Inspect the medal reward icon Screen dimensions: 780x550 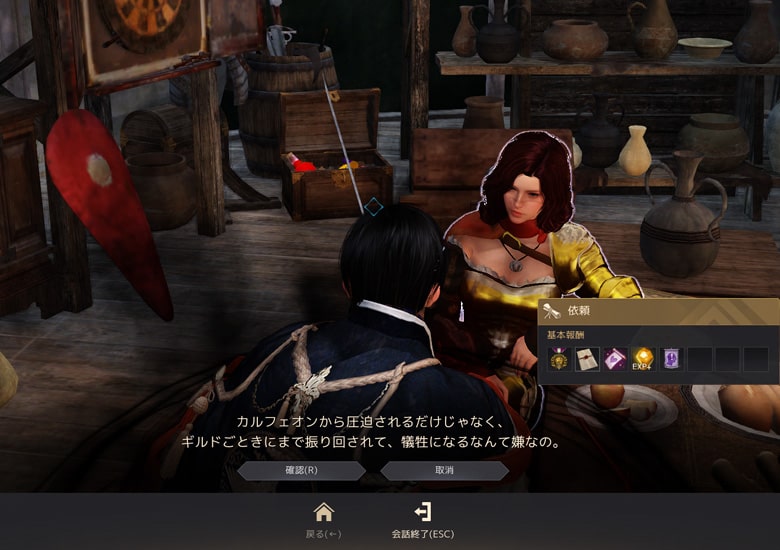pos(558,359)
